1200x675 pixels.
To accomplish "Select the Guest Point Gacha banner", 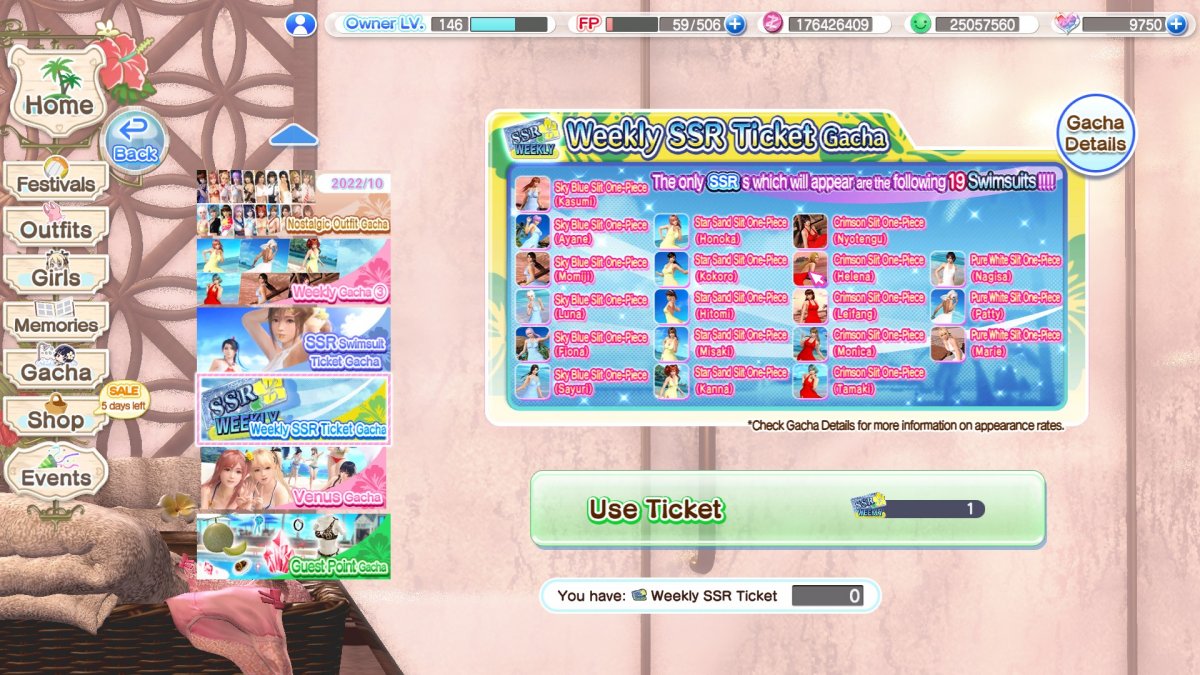I will click(293, 546).
